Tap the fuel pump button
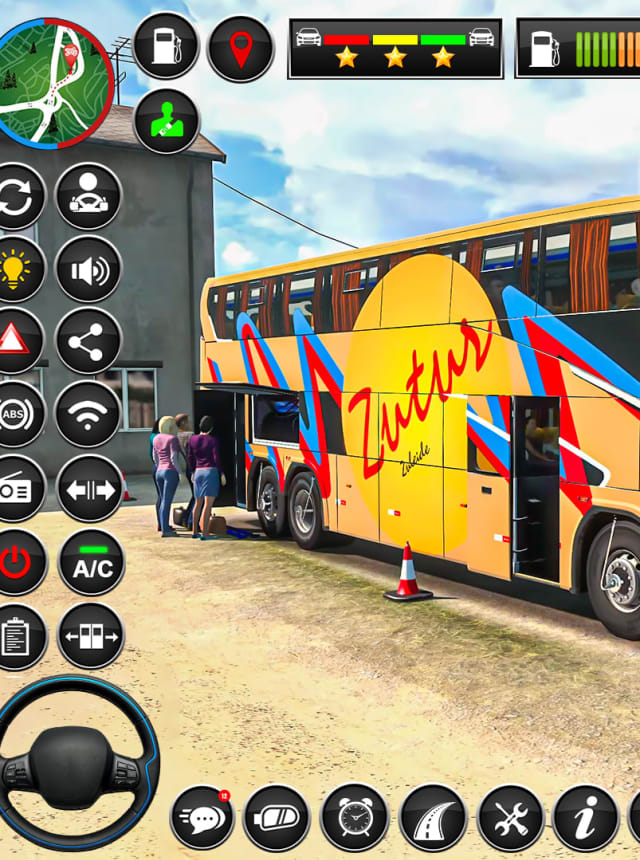 point(166,46)
